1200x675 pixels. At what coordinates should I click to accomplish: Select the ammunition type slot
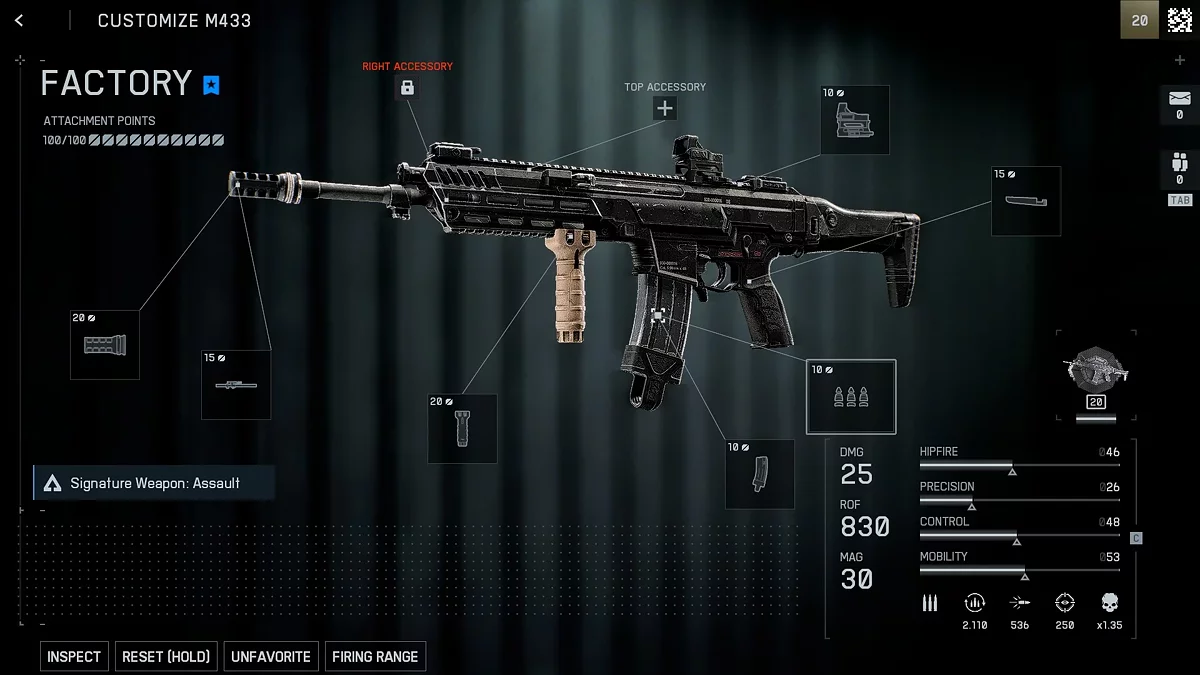[851, 396]
